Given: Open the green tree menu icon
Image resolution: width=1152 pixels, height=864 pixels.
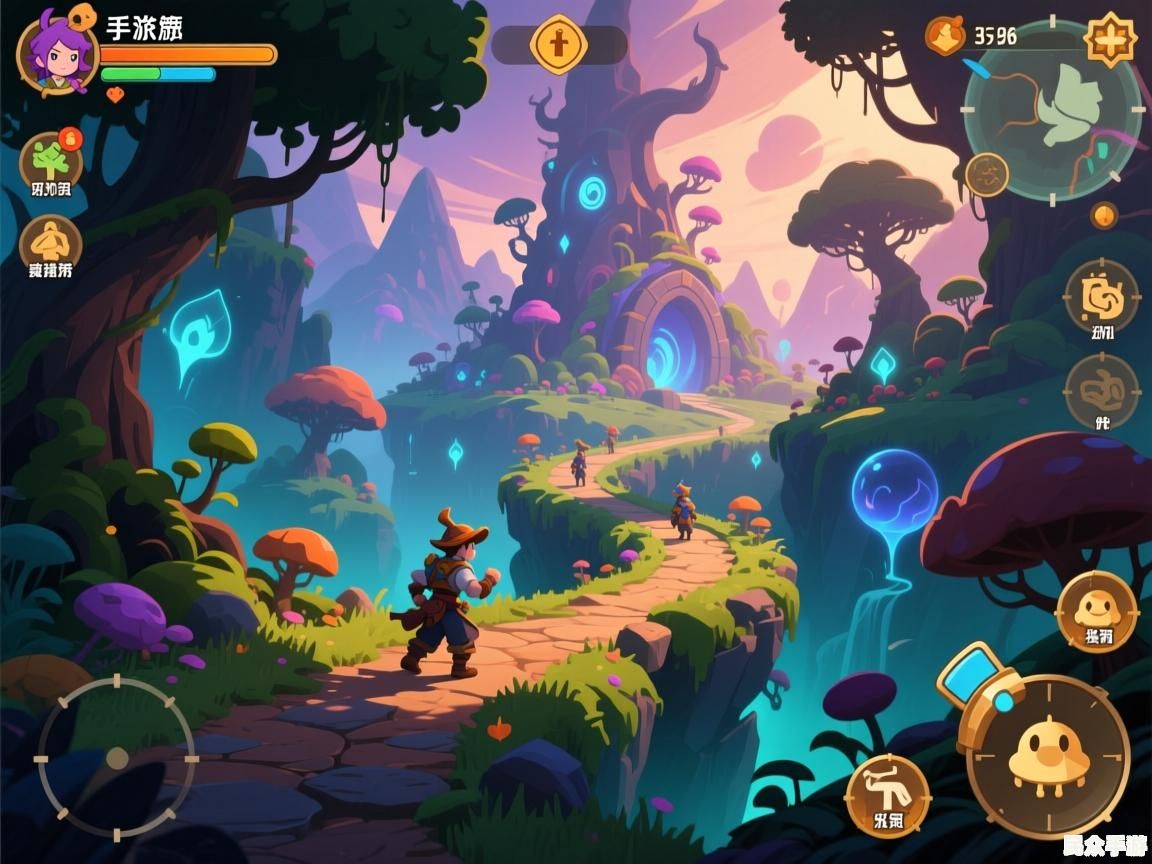Looking at the screenshot, I should [50, 161].
